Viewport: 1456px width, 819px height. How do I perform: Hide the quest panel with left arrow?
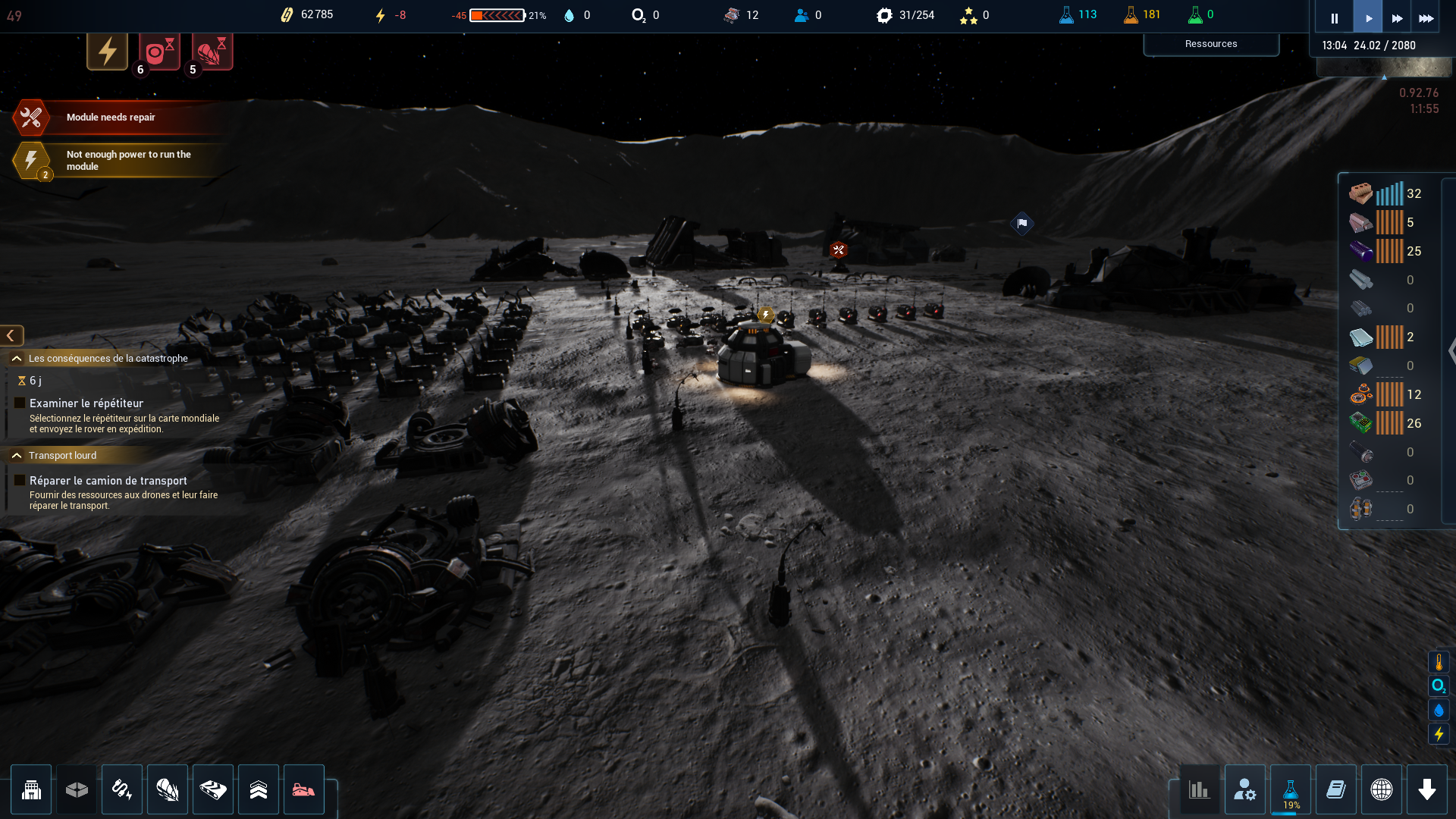[11, 335]
